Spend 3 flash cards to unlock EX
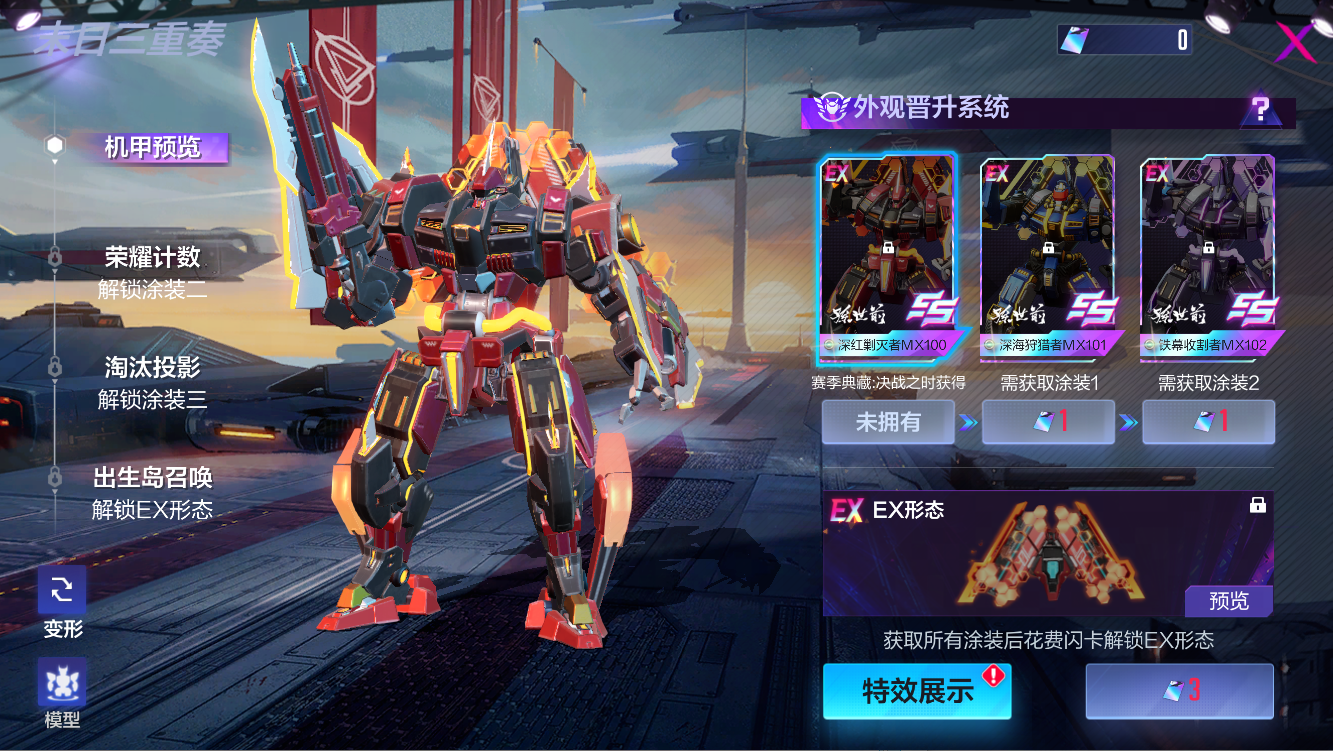The height and width of the screenshot is (751, 1333). pos(1180,691)
